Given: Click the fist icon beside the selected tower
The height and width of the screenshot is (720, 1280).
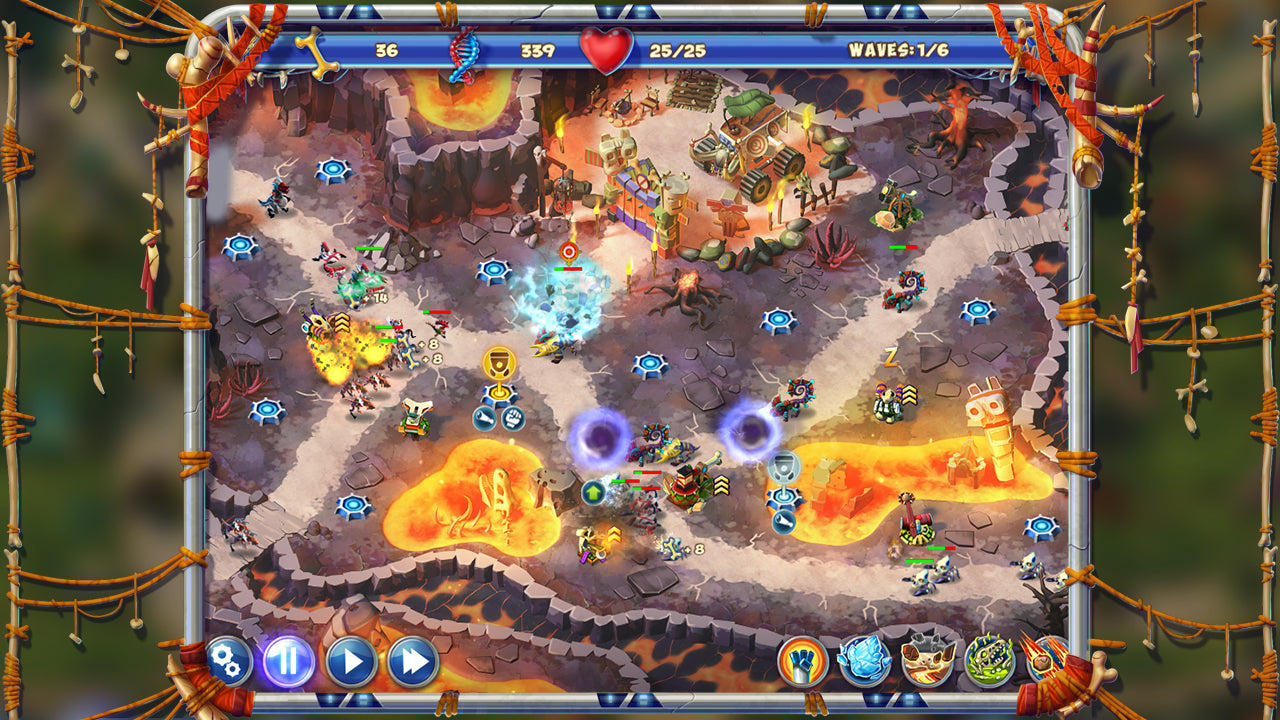Looking at the screenshot, I should pos(514,416).
